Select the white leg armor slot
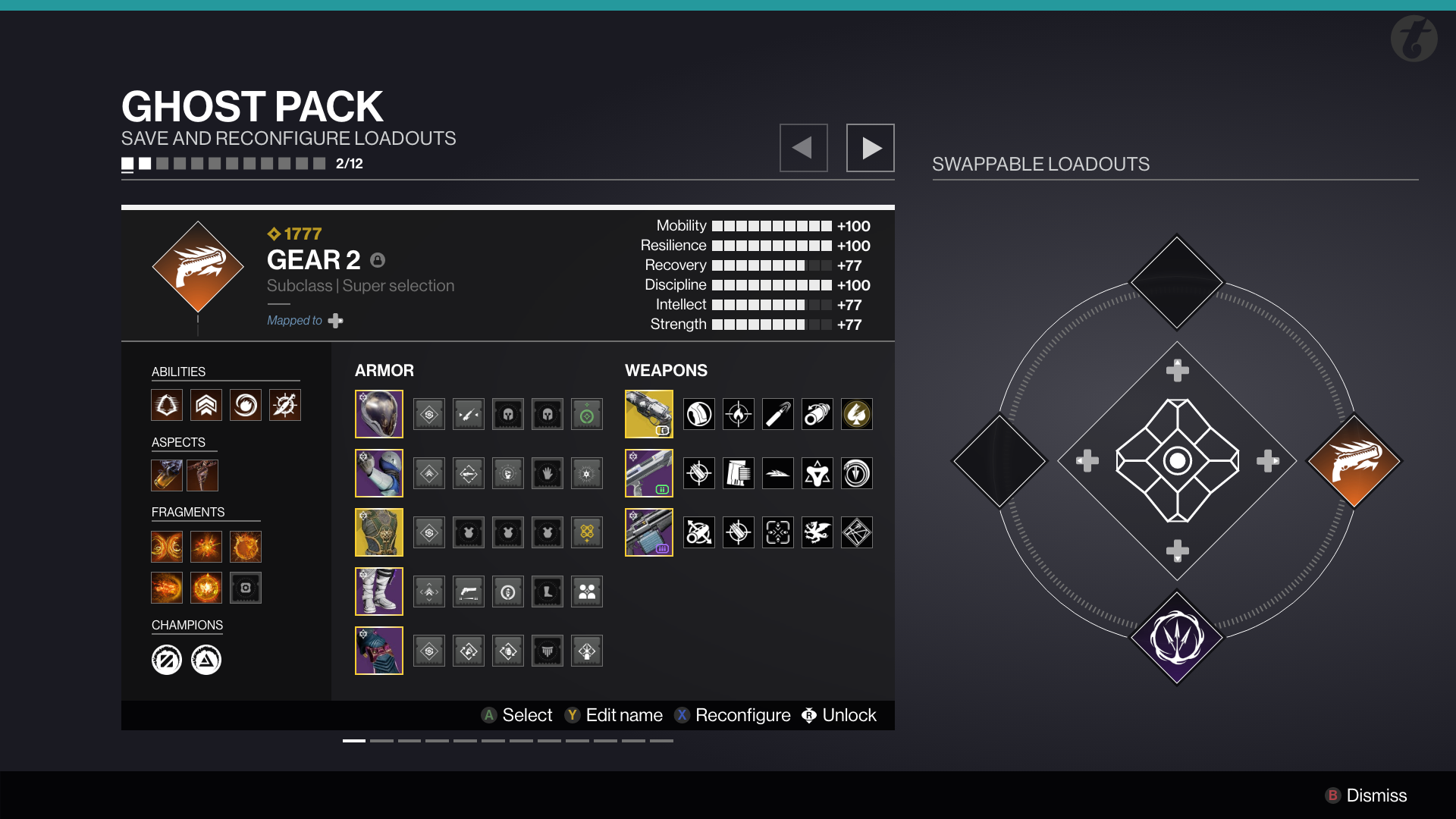 pos(379,591)
